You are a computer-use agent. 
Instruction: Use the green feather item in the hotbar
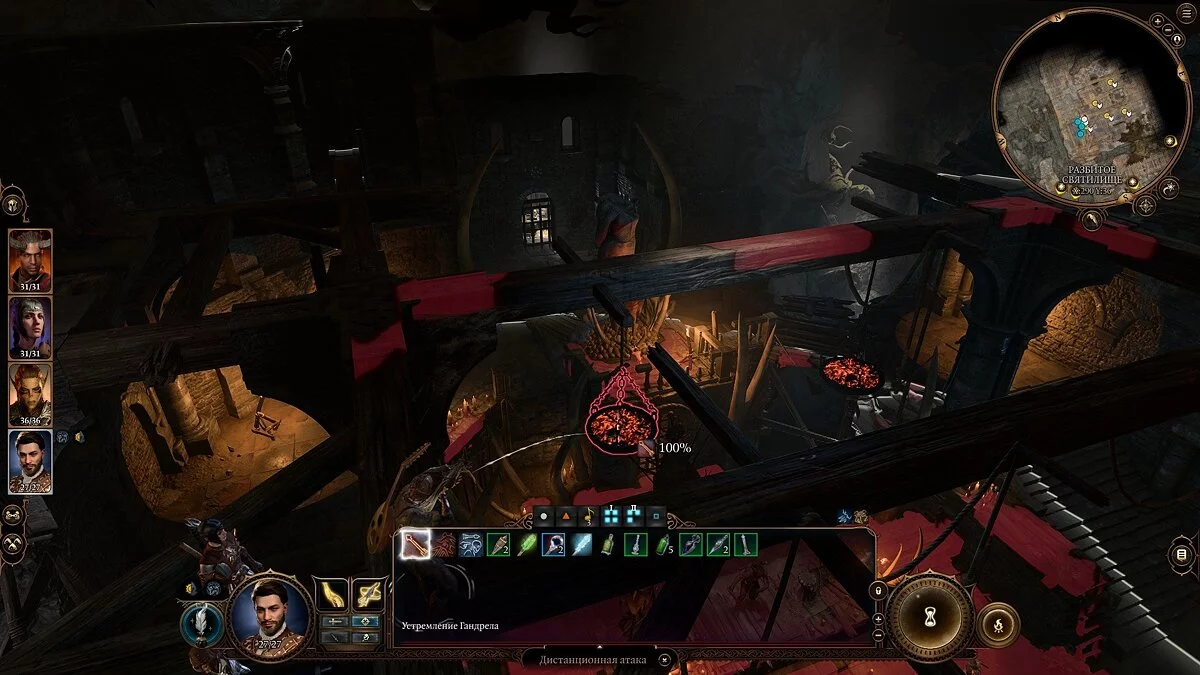(x=526, y=545)
